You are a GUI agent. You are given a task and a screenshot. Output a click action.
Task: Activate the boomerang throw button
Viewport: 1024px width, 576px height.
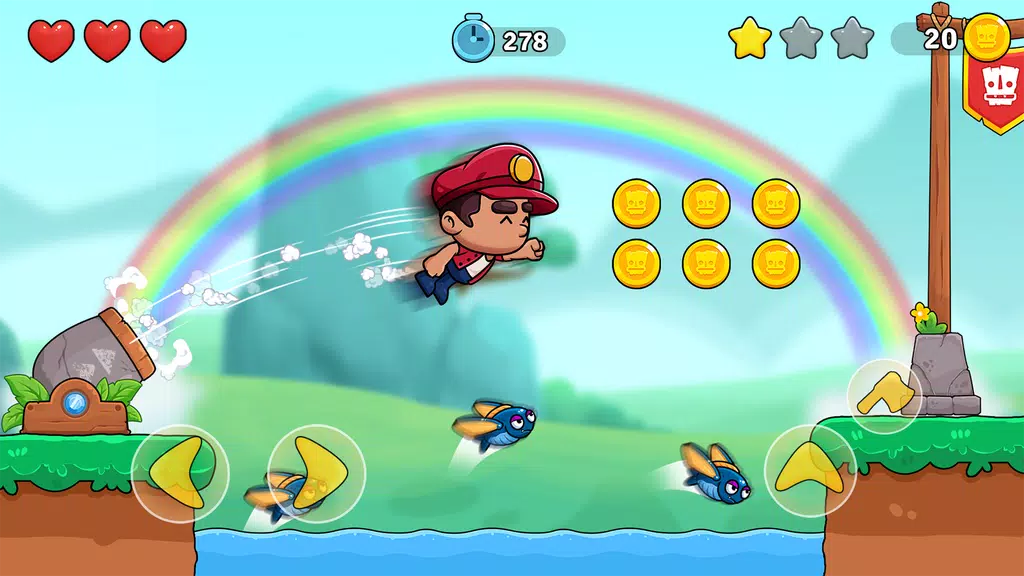(x=884, y=396)
